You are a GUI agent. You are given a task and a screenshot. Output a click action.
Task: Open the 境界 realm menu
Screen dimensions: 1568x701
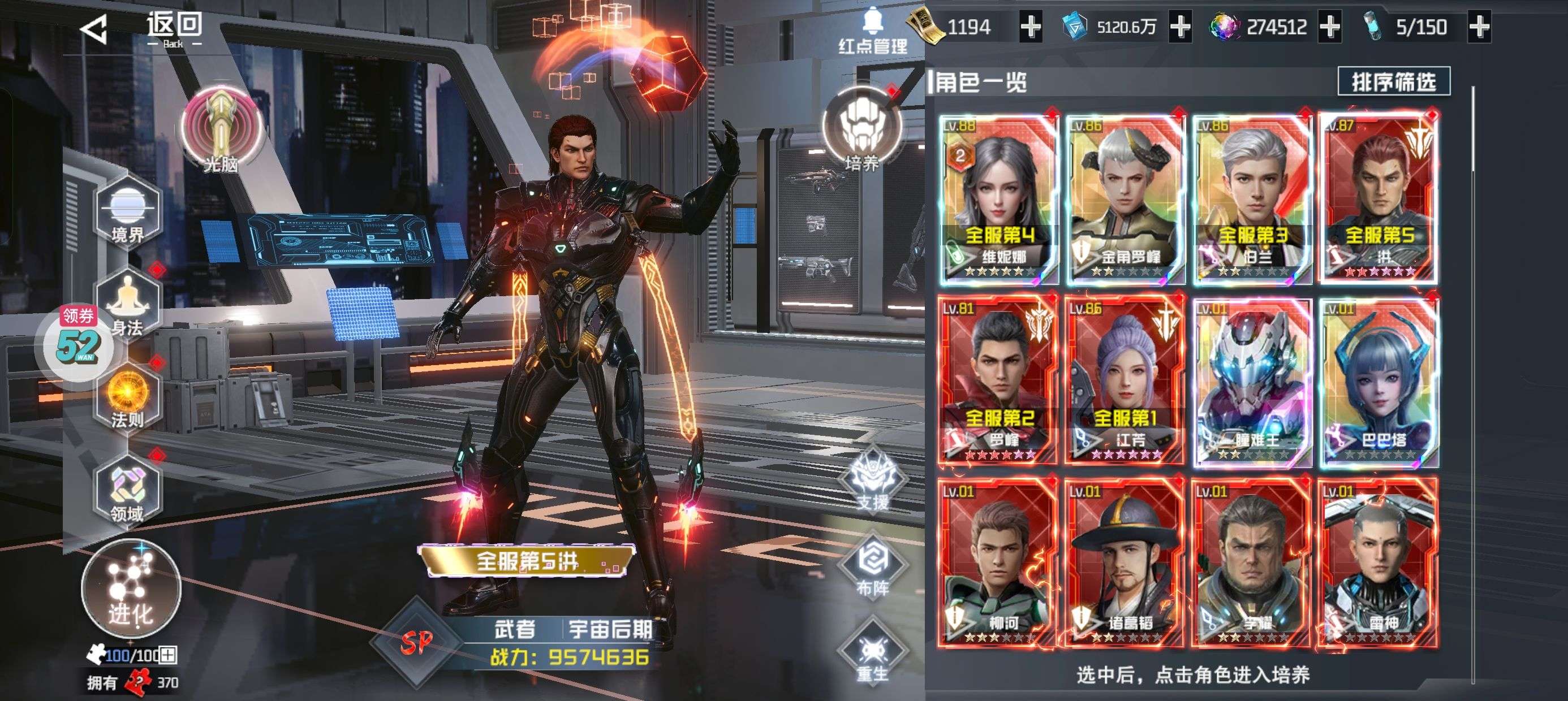[x=127, y=213]
